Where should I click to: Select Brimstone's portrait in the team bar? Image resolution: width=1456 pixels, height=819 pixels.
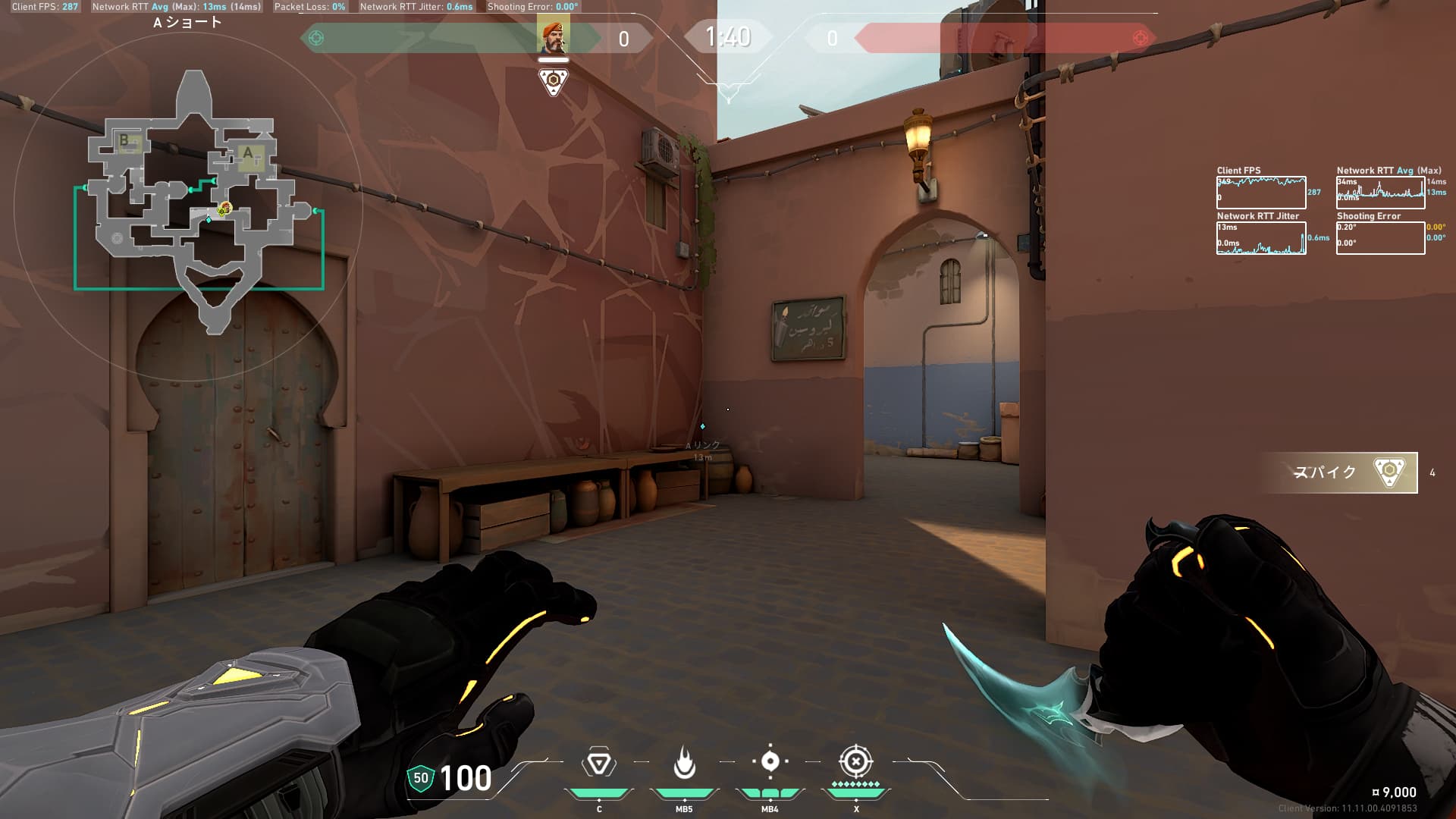pos(553,36)
